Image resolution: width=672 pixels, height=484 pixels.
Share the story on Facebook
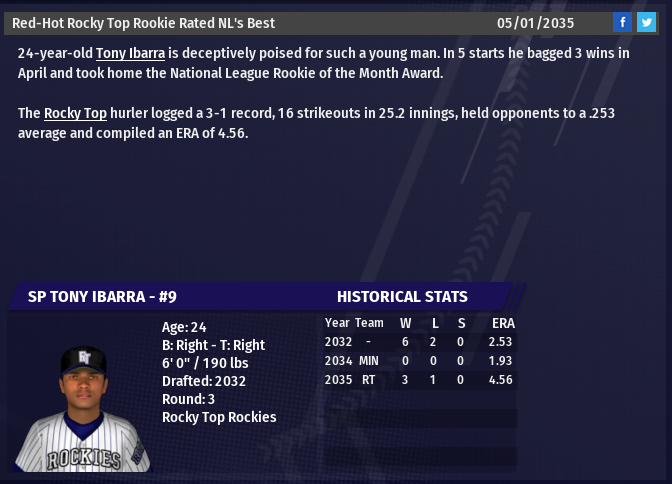pyautogui.click(x=622, y=23)
